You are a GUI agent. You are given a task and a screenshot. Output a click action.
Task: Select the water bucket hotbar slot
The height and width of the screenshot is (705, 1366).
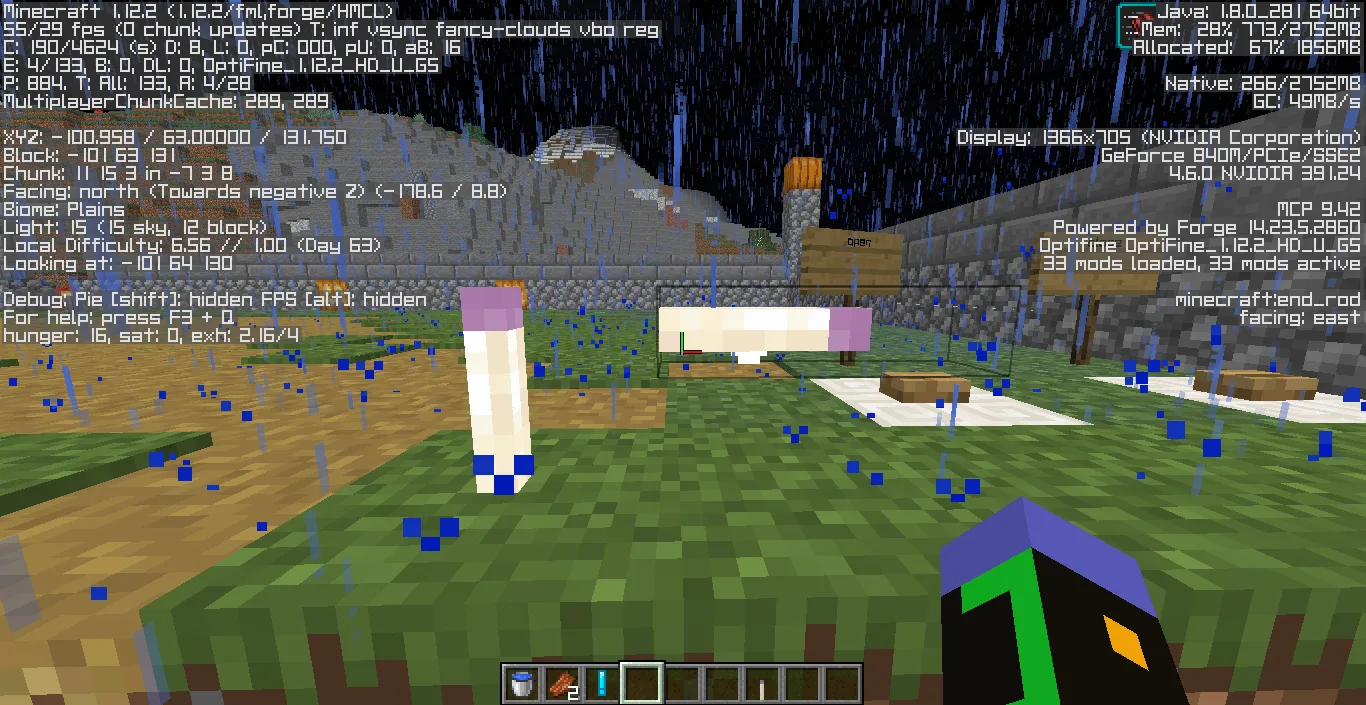520,684
